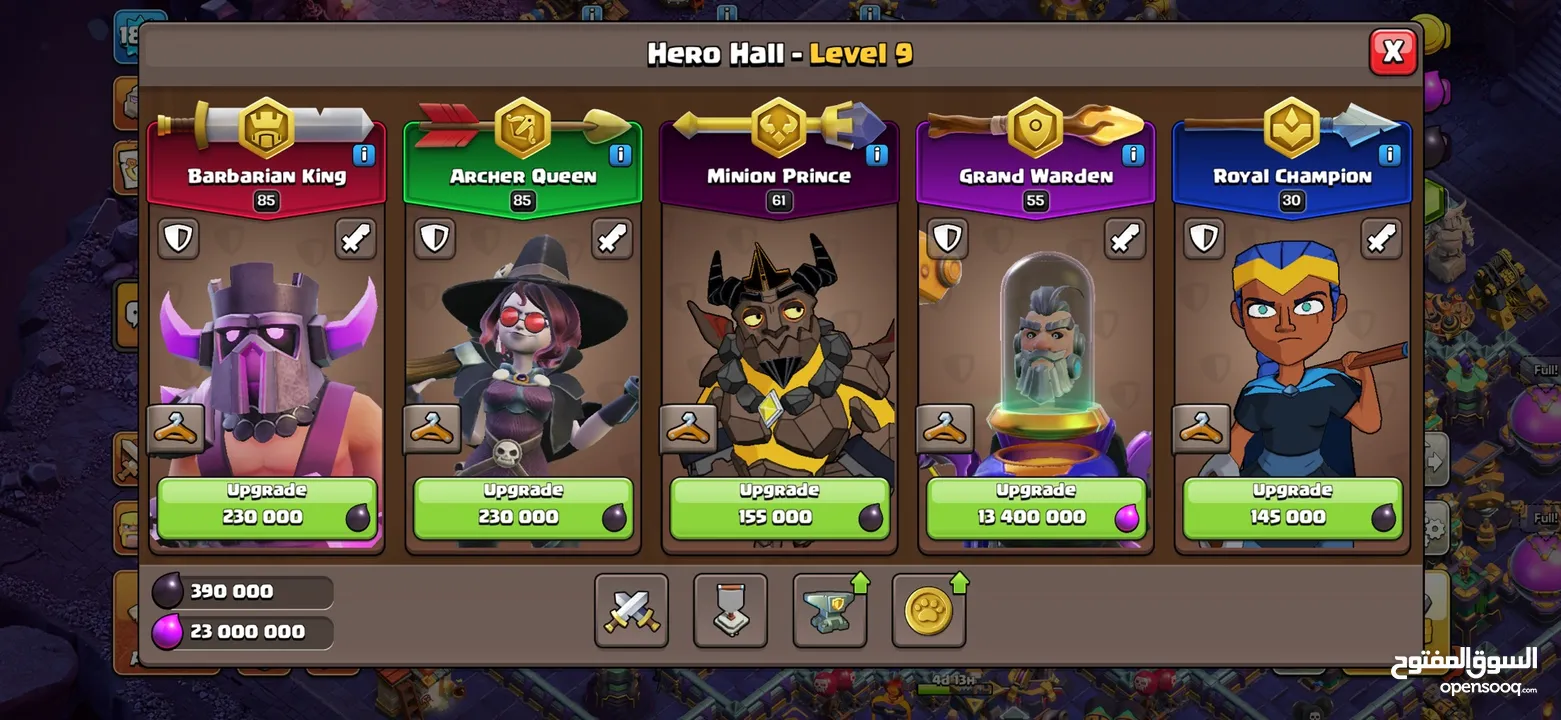Upgrade the Minion Prince for 155 000
The height and width of the screenshot is (720, 1561).
coord(778,508)
